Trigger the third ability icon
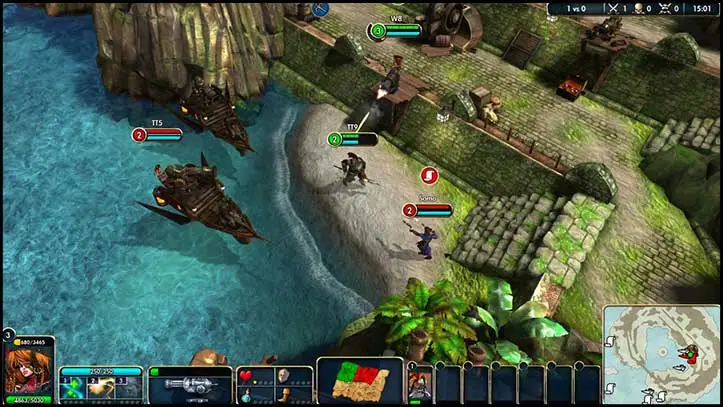Viewport: 723px width, 407px height. pos(127,387)
